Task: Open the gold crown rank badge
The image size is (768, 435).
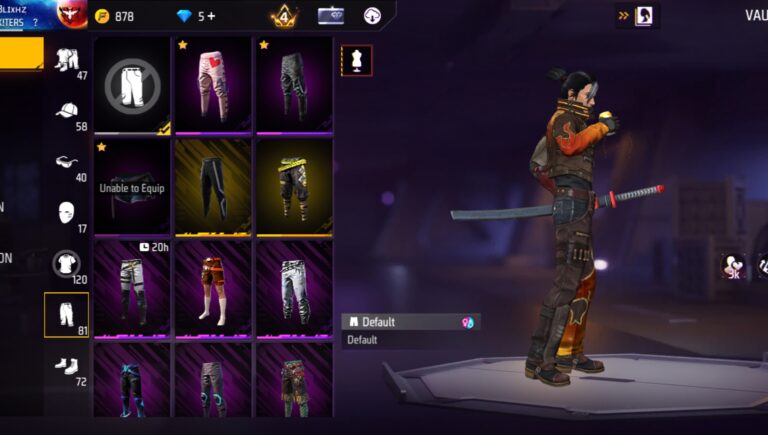Action: tap(283, 16)
